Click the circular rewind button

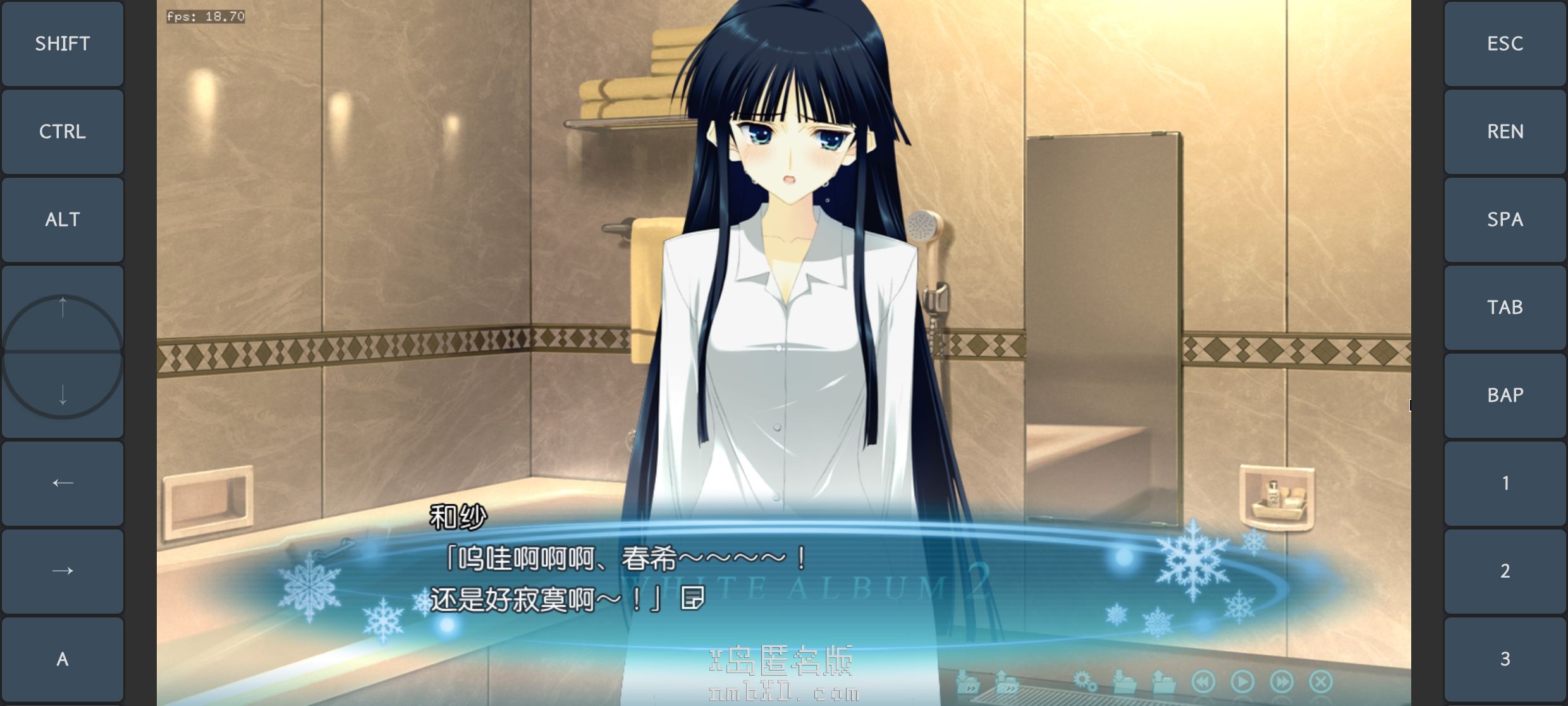[1203, 681]
